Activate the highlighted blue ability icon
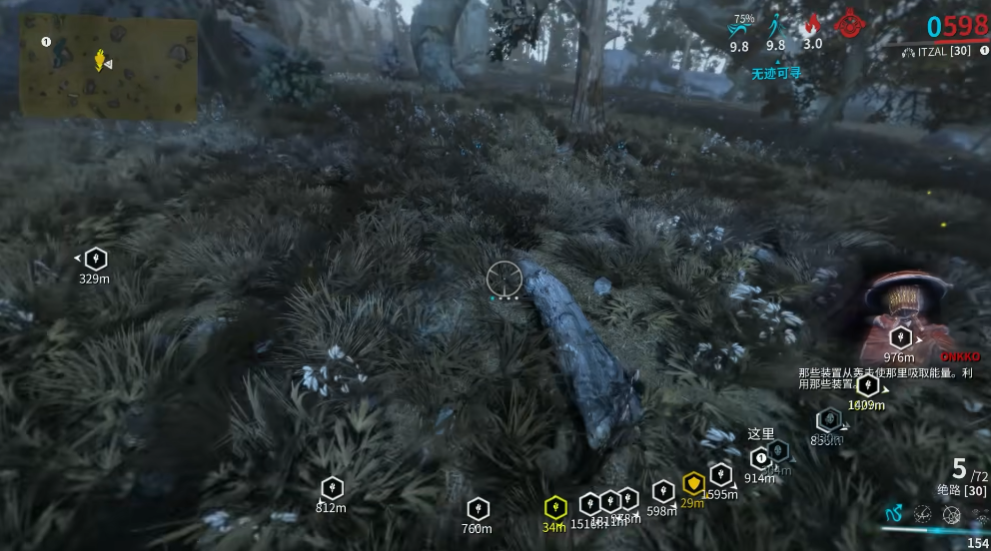Viewport: 991px width, 551px height. tap(894, 514)
